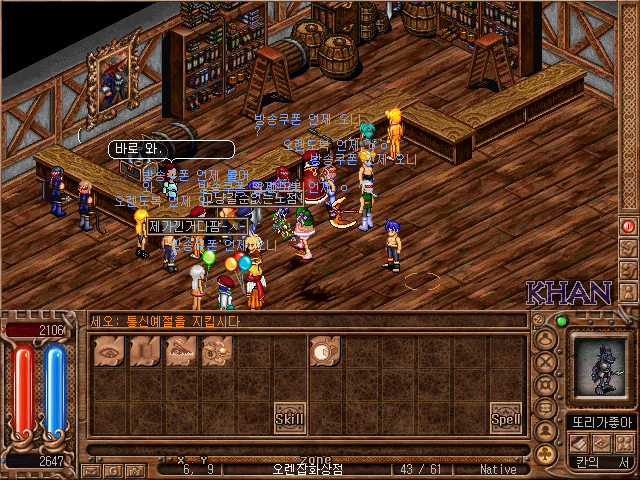Open the Skill panel

click(290, 417)
